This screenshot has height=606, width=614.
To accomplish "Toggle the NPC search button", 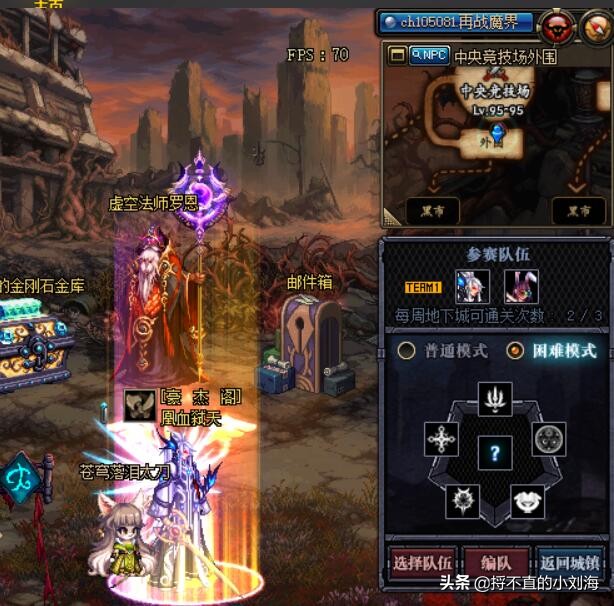I will 428,56.
